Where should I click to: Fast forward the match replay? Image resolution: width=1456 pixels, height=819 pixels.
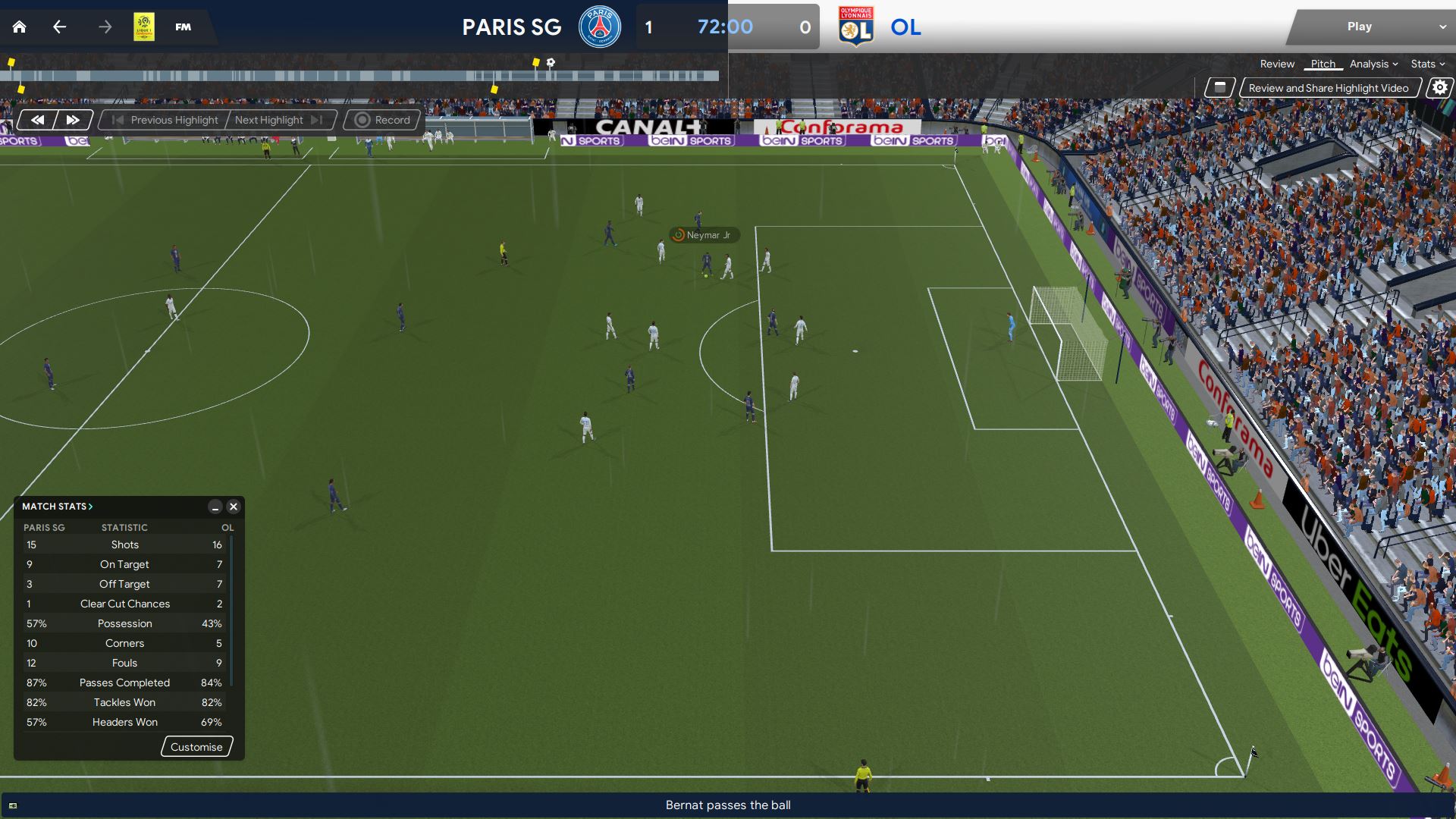coord(73,120)
